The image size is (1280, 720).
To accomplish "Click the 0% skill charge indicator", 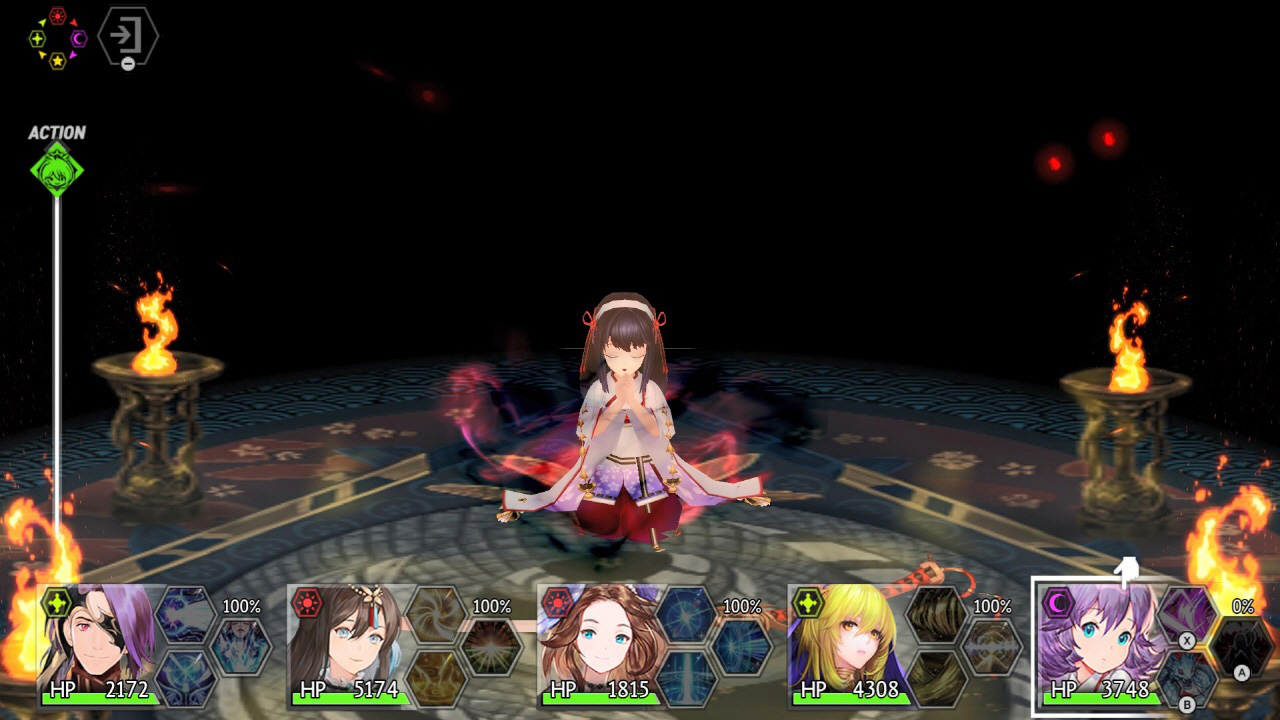I will [1243, 605].
